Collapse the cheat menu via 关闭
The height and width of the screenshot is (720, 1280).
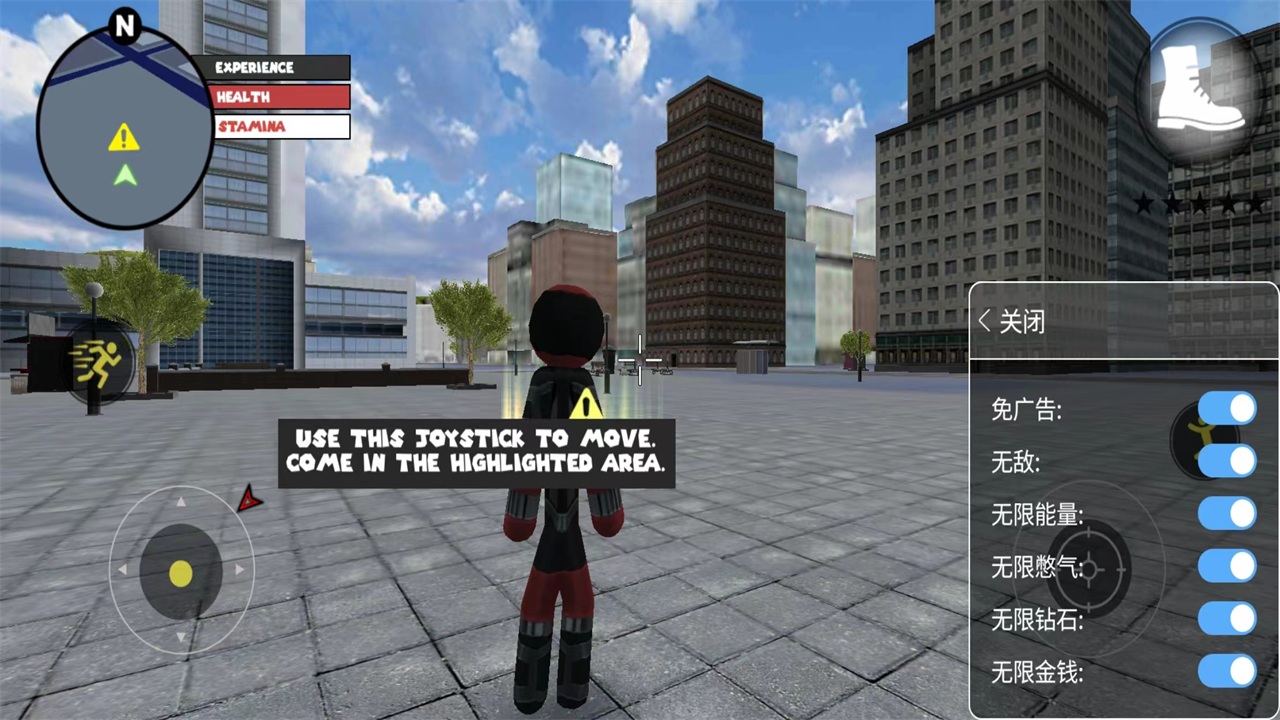(1021, 321)
